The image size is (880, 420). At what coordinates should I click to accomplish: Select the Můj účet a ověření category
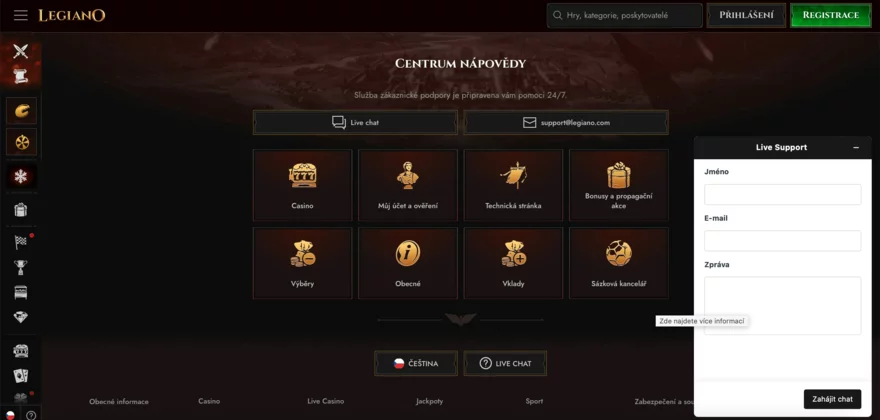tap(407, 185)
